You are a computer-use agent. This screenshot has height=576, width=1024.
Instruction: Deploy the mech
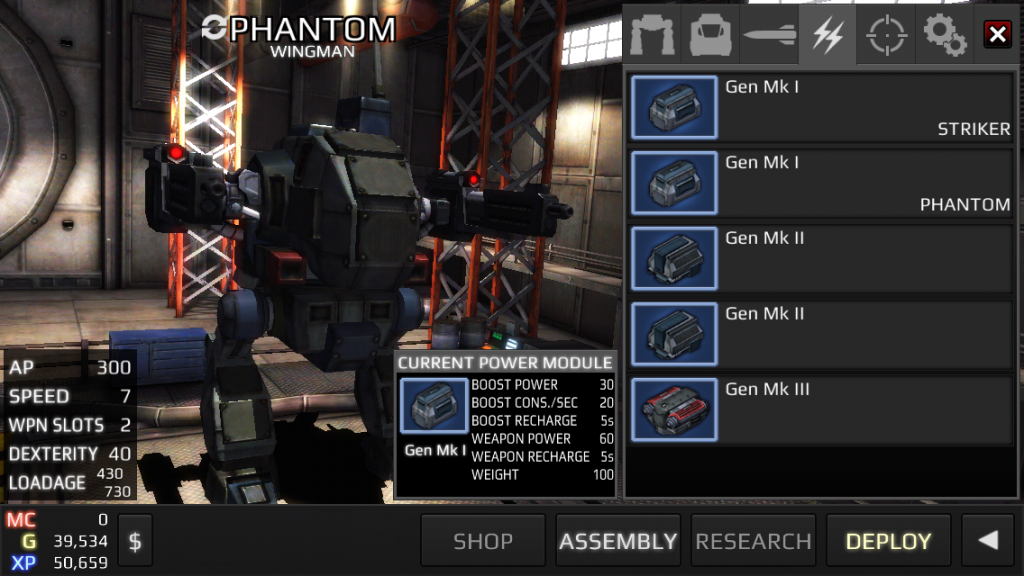888,541
